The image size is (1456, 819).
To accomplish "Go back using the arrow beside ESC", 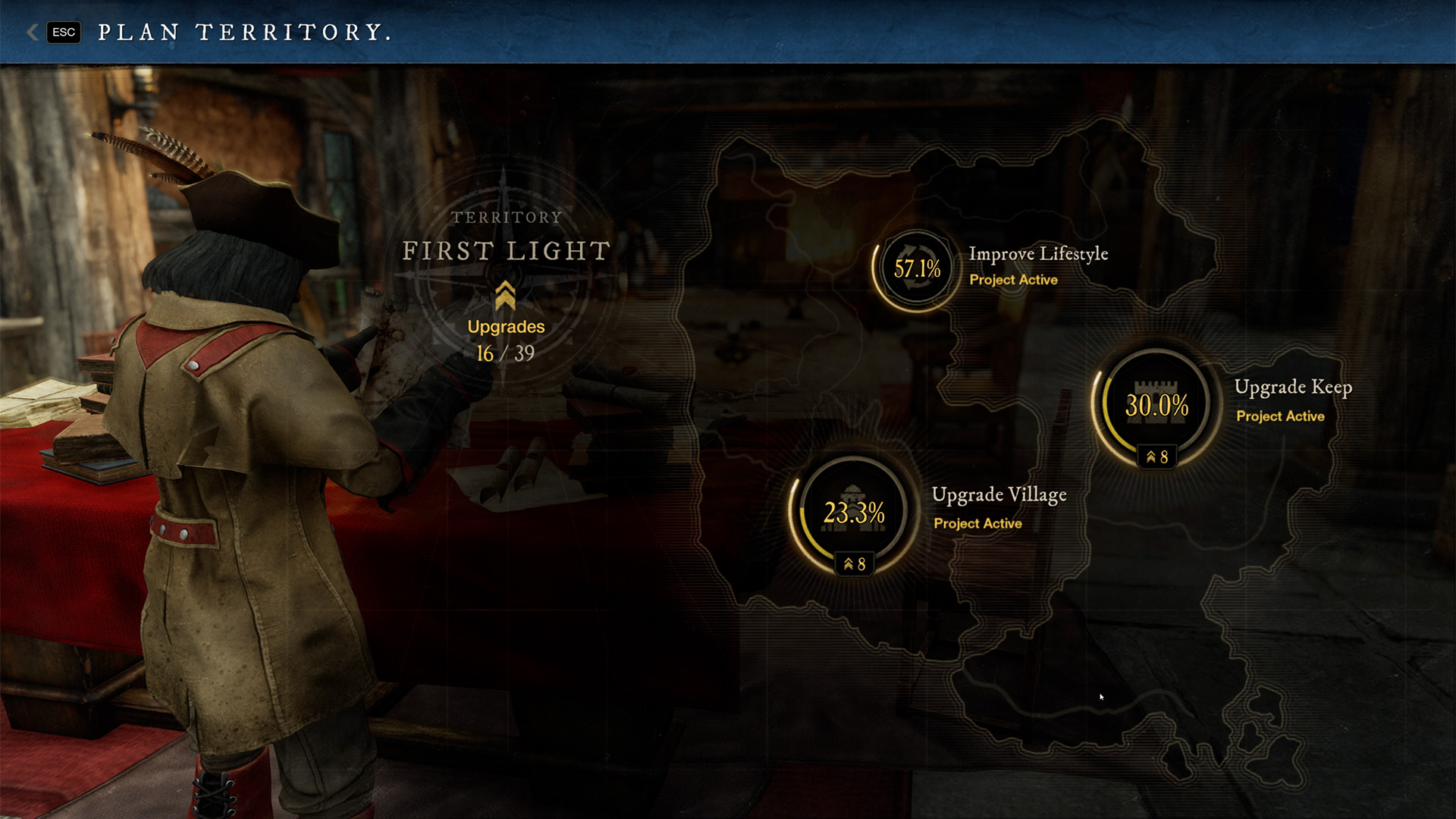I will tap(33, 32).
